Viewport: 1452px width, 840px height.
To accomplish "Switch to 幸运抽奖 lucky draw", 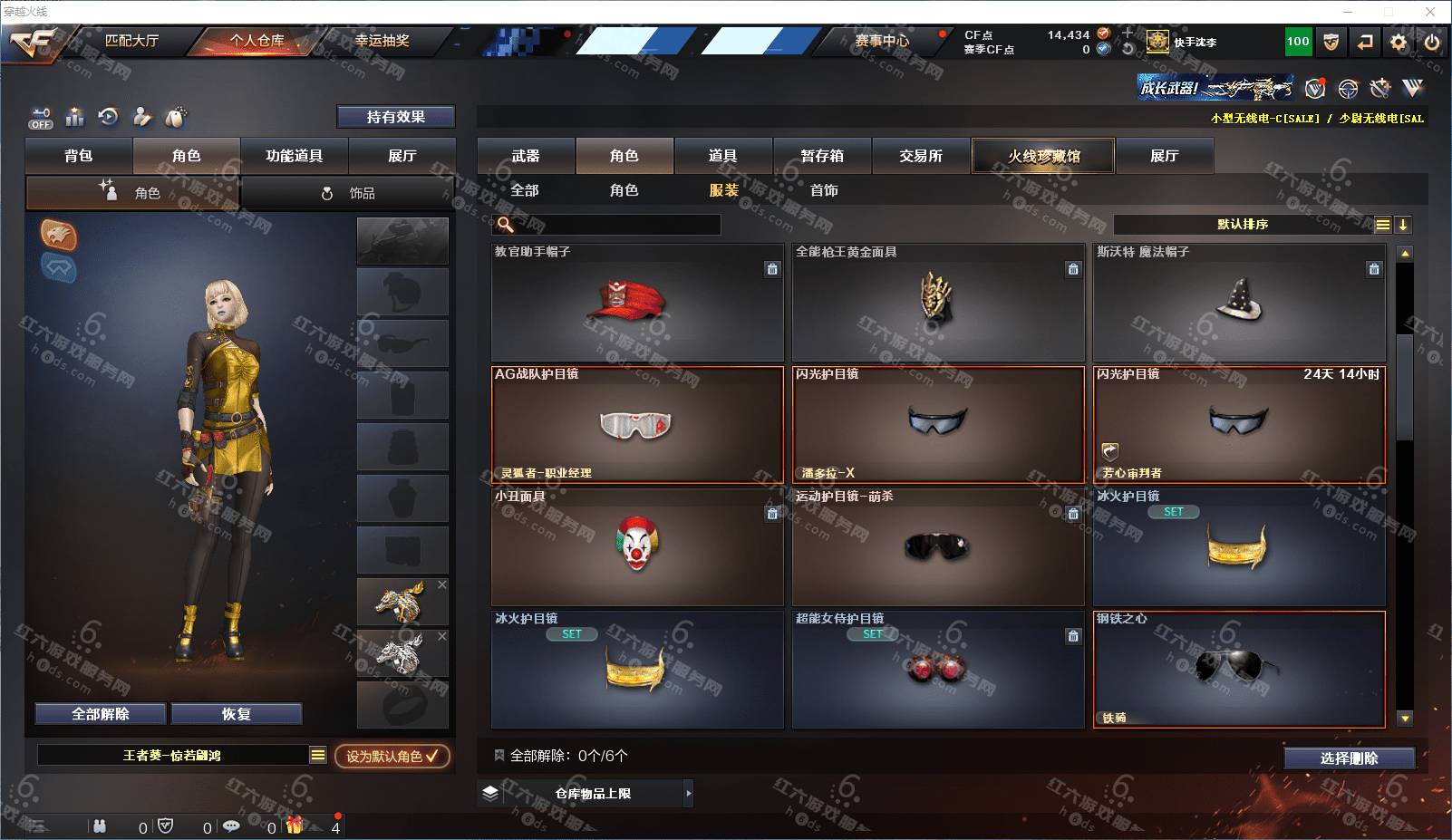I will pos(382,41).
